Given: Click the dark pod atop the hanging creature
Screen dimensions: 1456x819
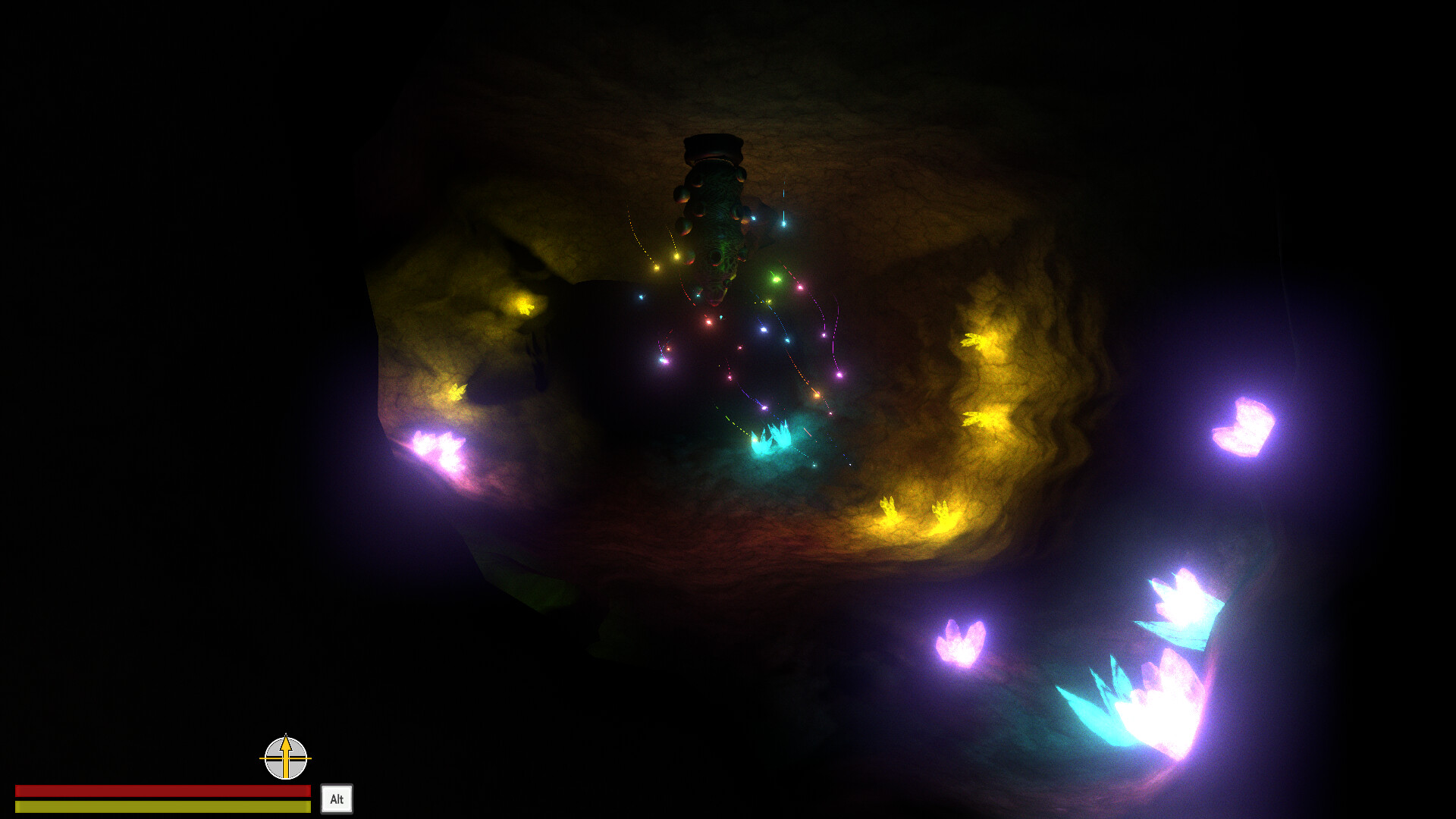Looking at the screenshot, I should pos(711,146).
